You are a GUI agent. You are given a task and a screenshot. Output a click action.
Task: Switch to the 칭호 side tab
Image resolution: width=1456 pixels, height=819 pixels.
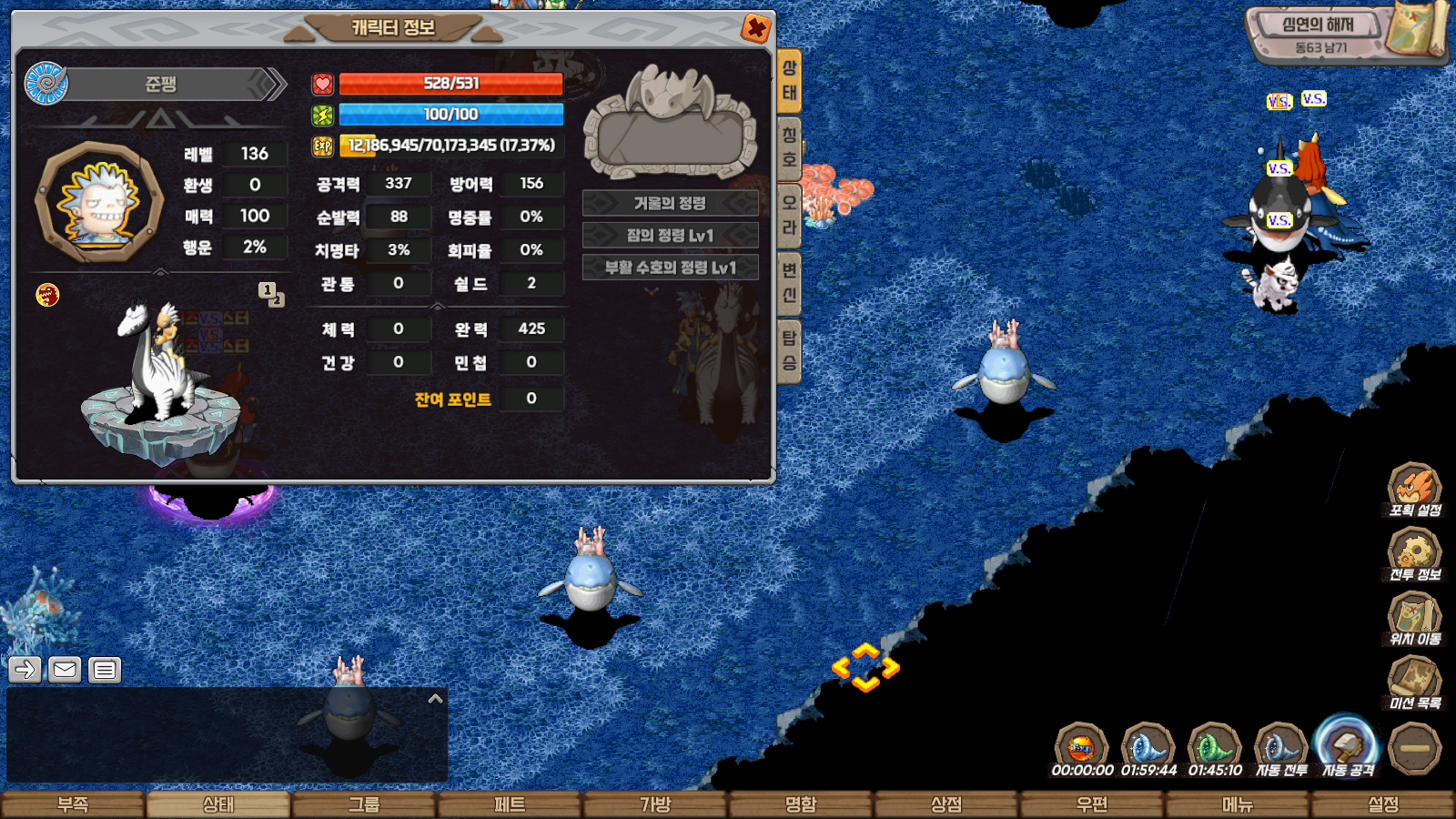(x=789, y=147)
